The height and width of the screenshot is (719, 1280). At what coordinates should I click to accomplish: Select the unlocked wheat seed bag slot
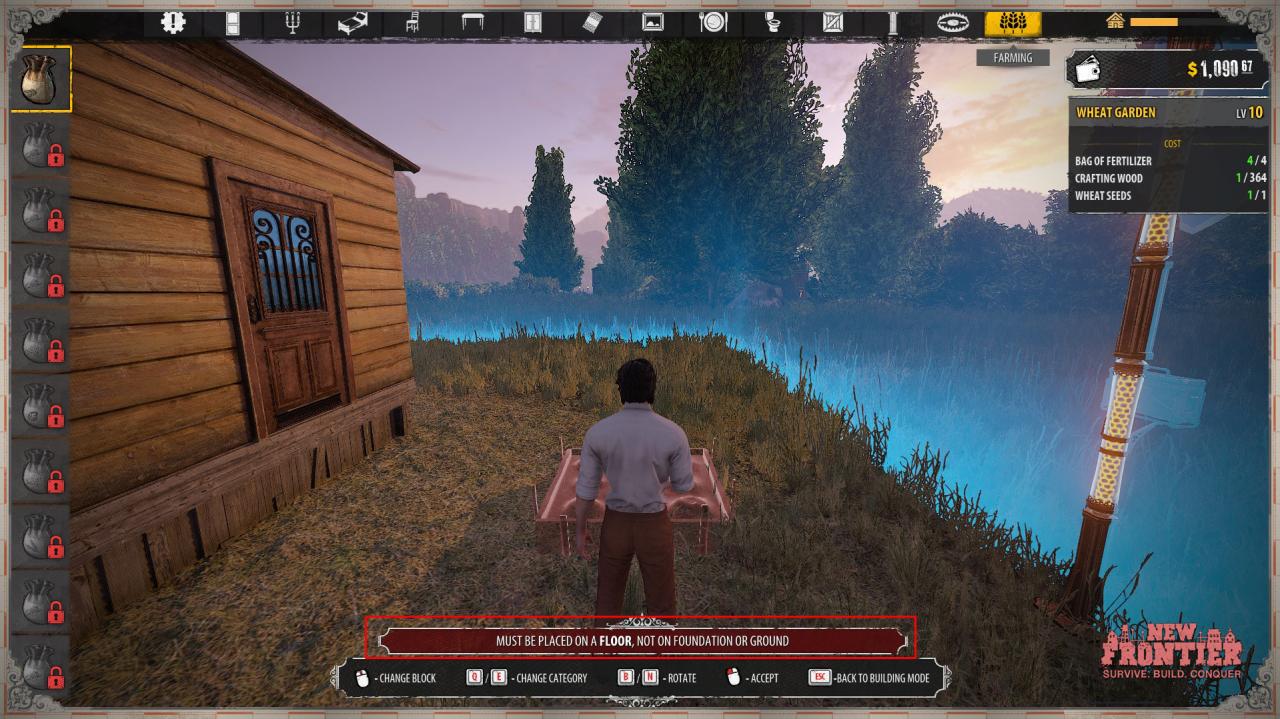41,78
